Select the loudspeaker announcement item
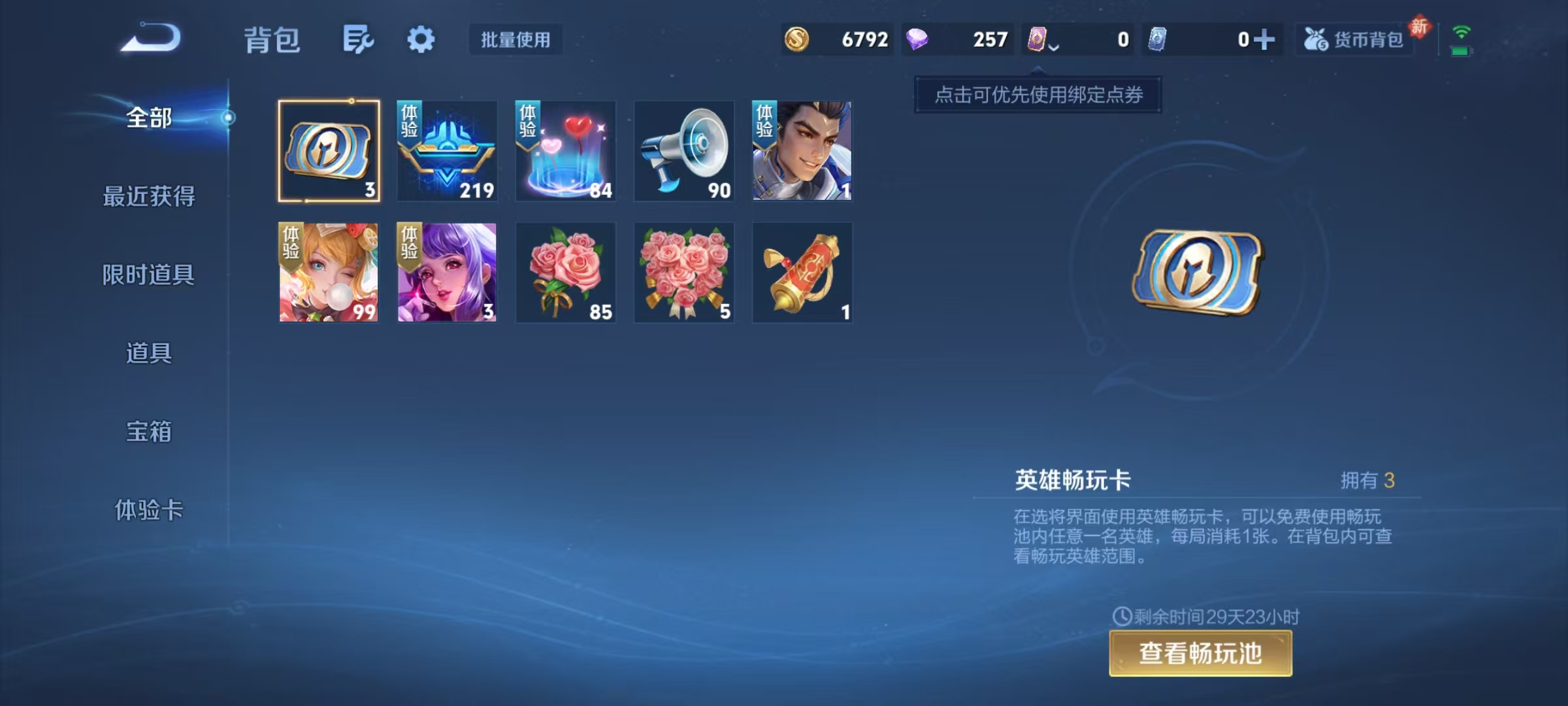The height and width of the screenshot is (706, 1568). pyautogui.click(x=683, y=152)
